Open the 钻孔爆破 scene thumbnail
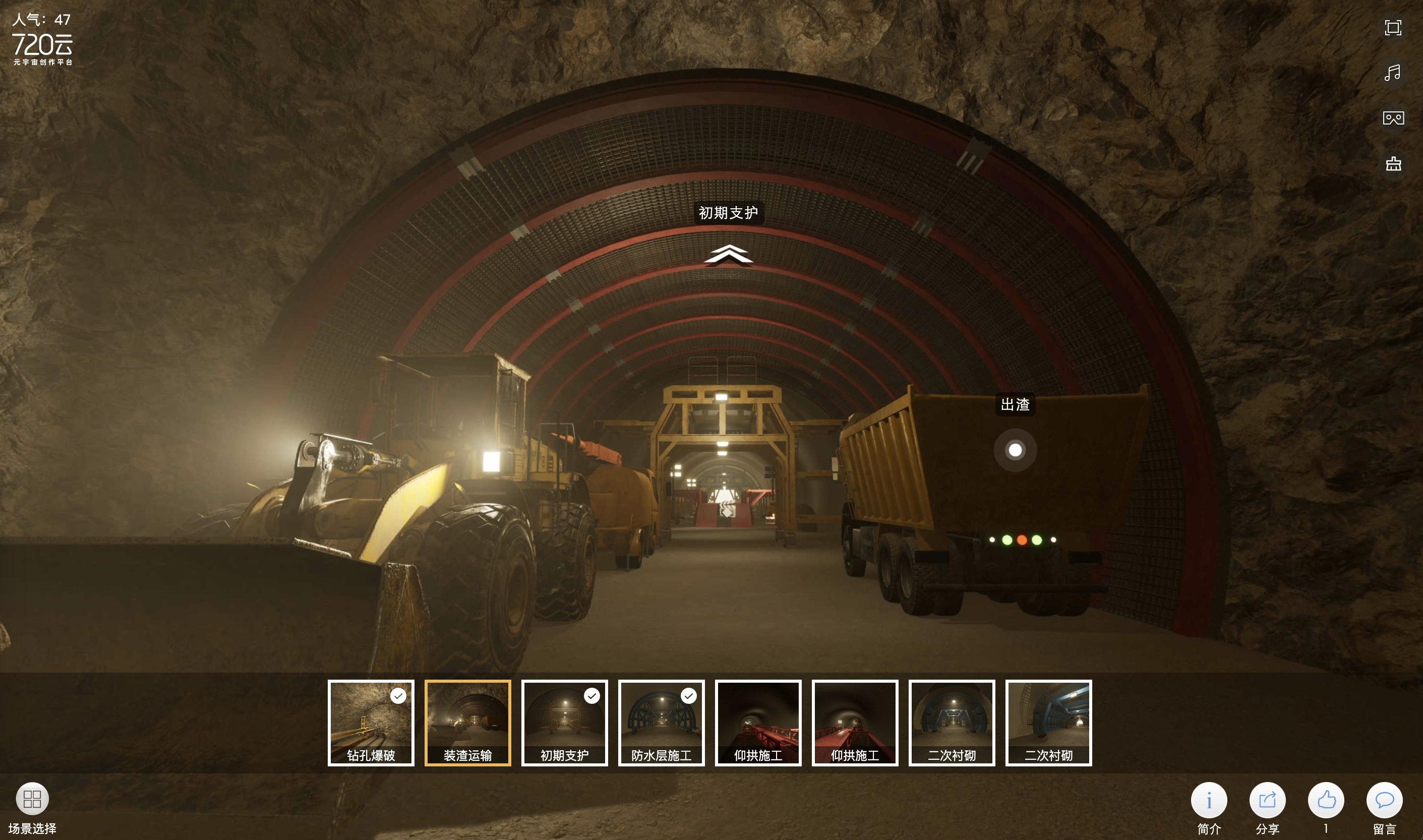1423x840 pixels. tap(371, 722)
